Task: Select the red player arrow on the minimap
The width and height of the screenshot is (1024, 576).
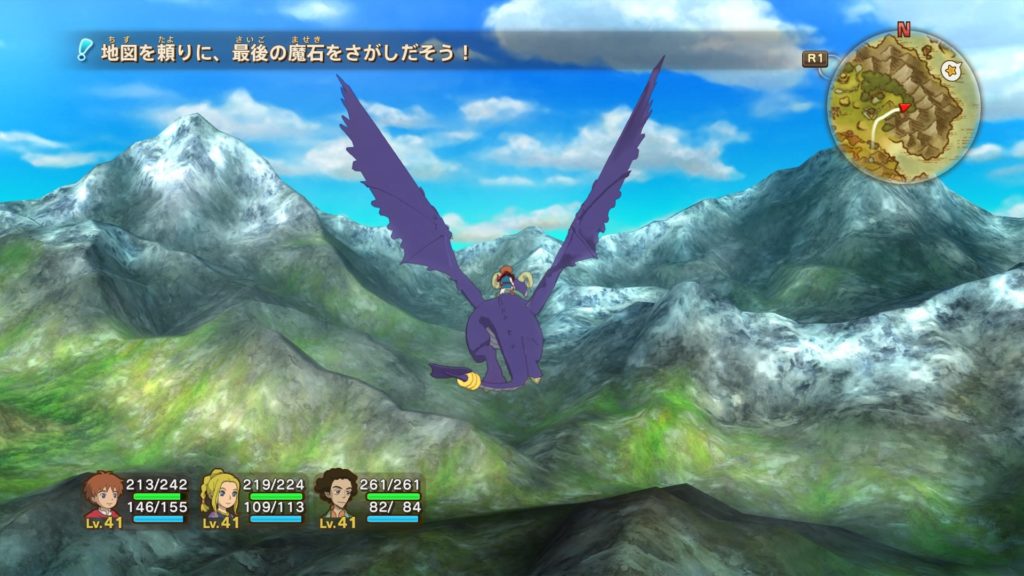Action: tap(904, 107)
